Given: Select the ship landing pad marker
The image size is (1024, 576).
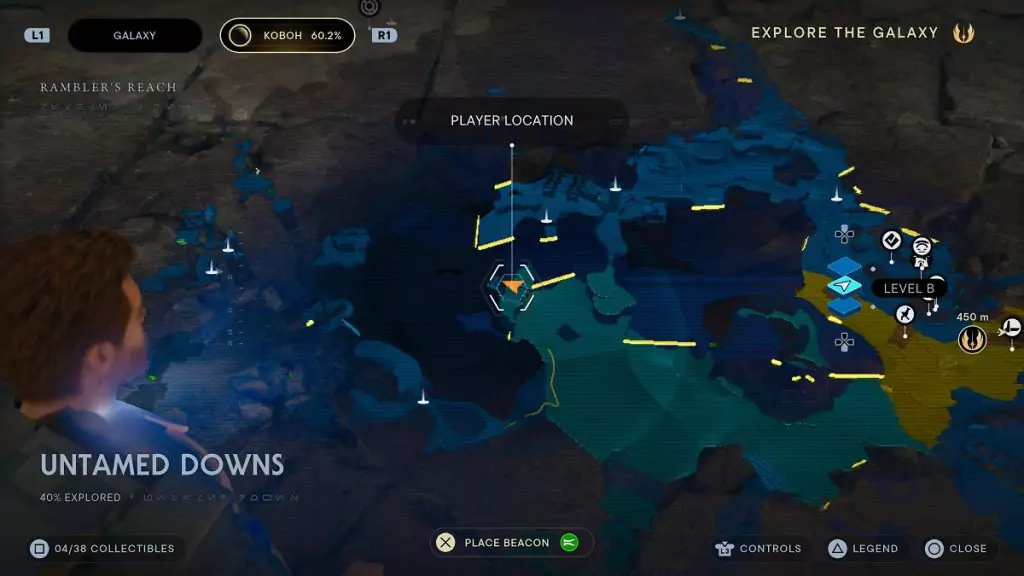Looking at the screenshot, I should 1011,326.
